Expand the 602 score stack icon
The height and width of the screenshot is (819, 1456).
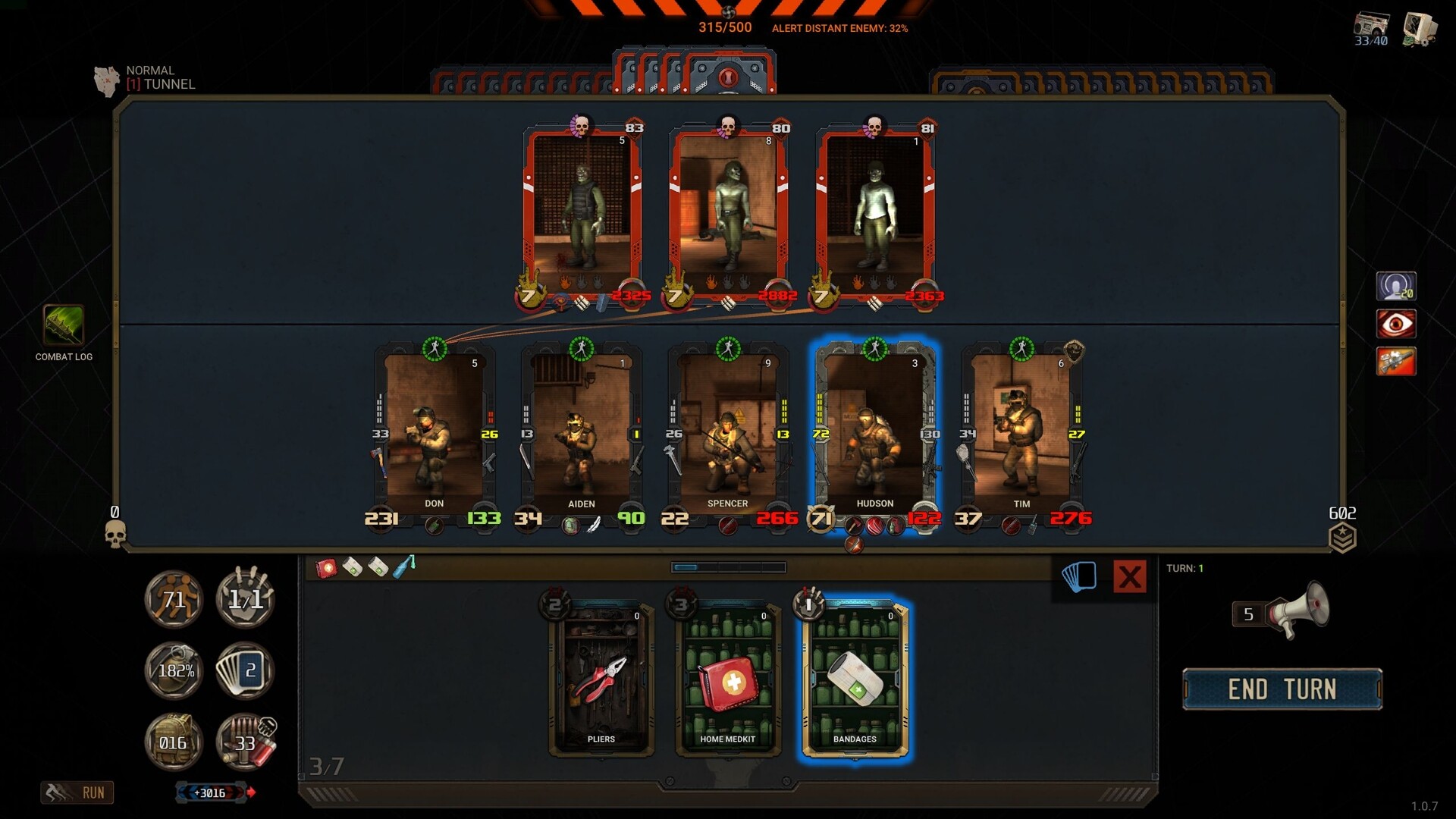(x=1344, y=535)
